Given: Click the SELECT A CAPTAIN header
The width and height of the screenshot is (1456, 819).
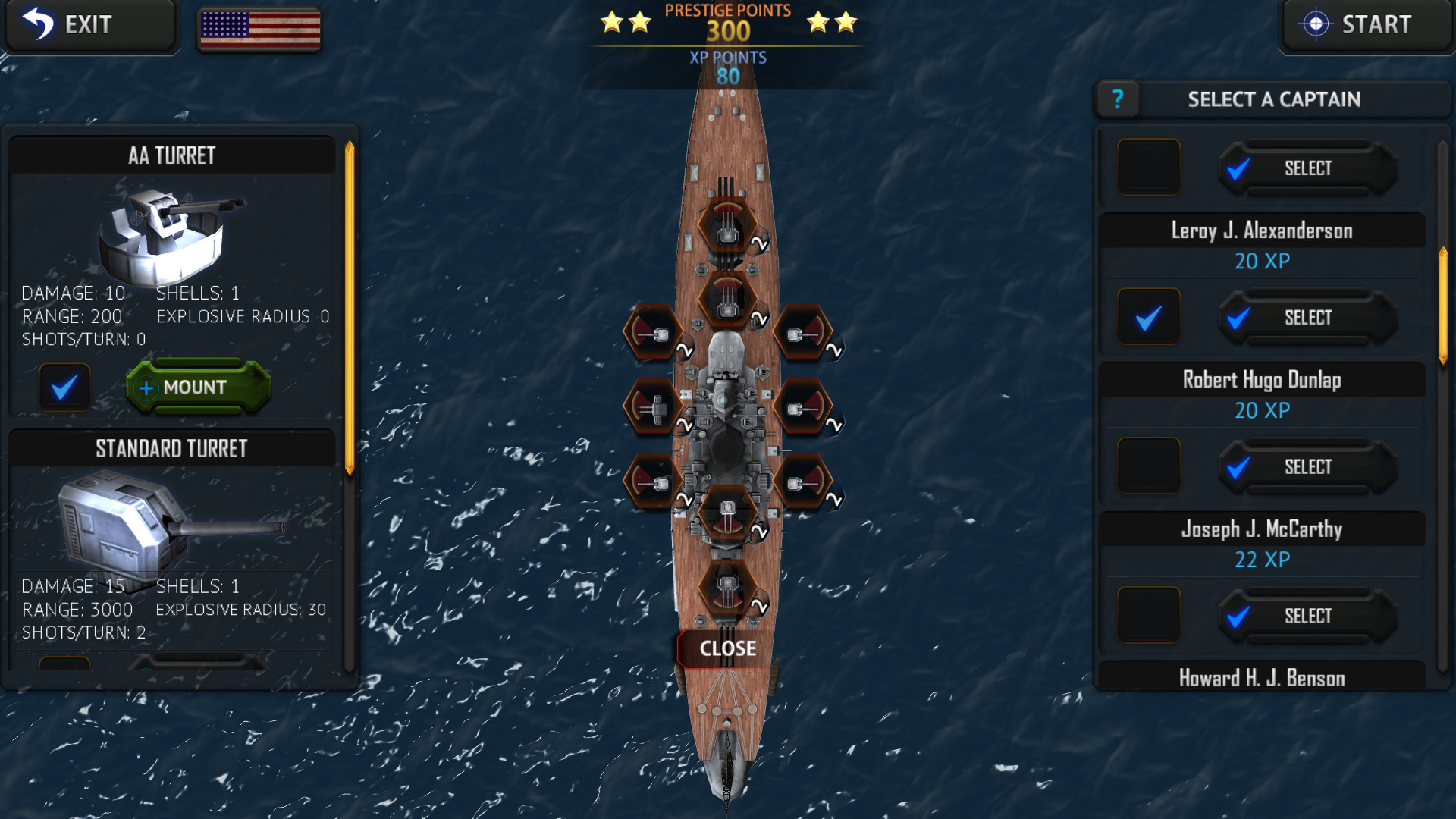Looking at the screenshot, I should (x=1273, y=99).
